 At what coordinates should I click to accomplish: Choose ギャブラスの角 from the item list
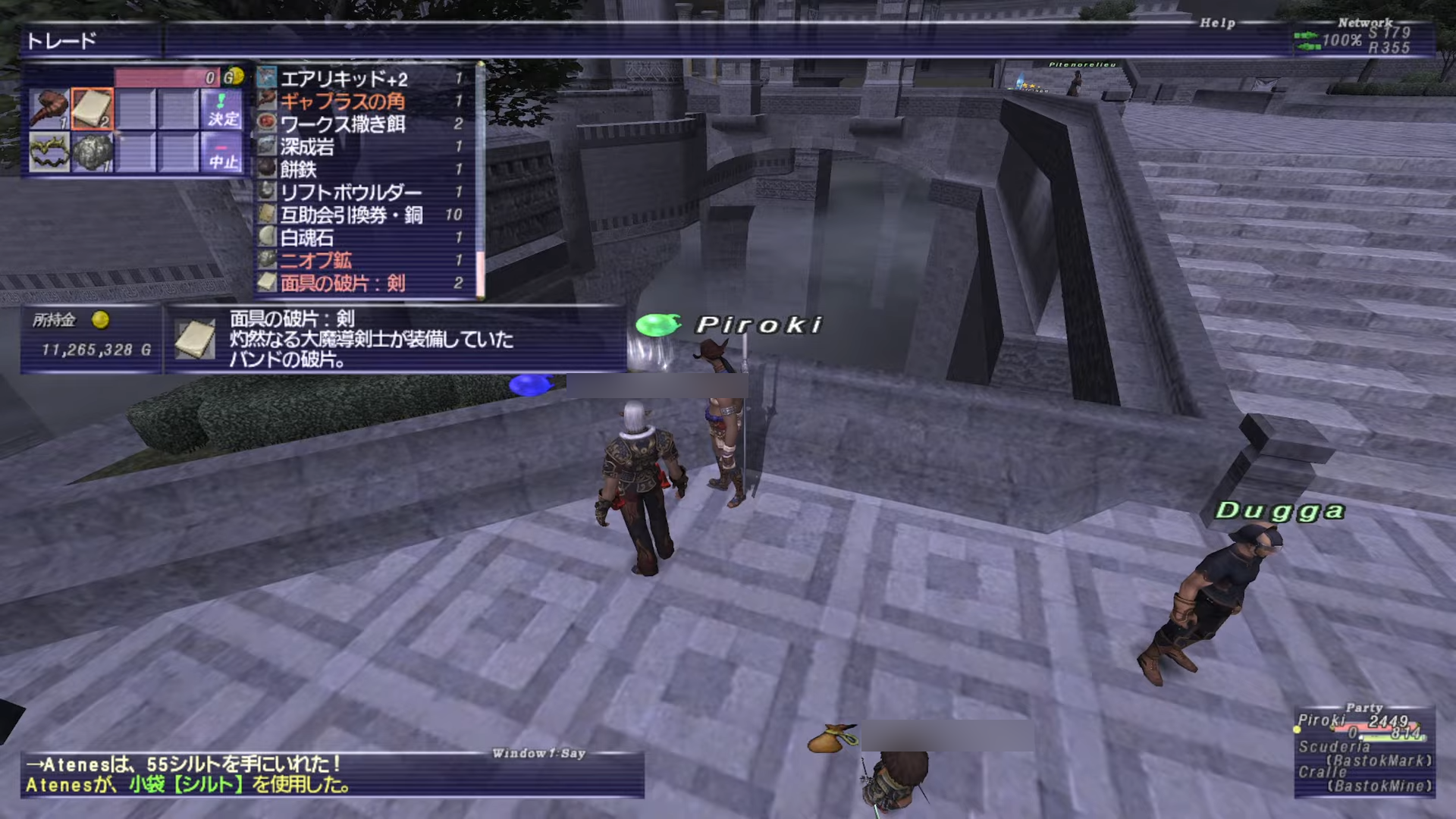pos(343,102)
